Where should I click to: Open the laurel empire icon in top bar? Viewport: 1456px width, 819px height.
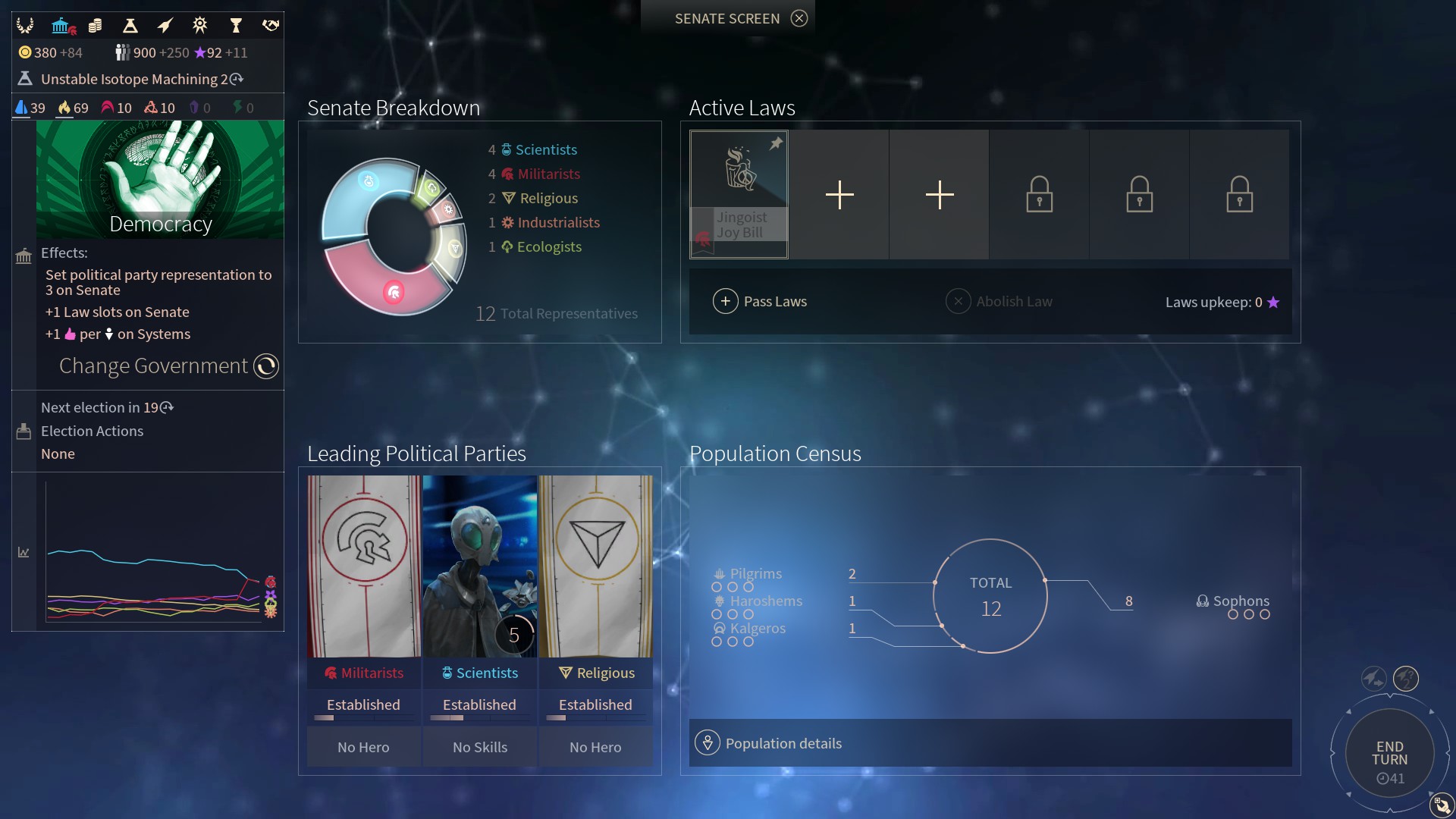[x=25, y=27]
